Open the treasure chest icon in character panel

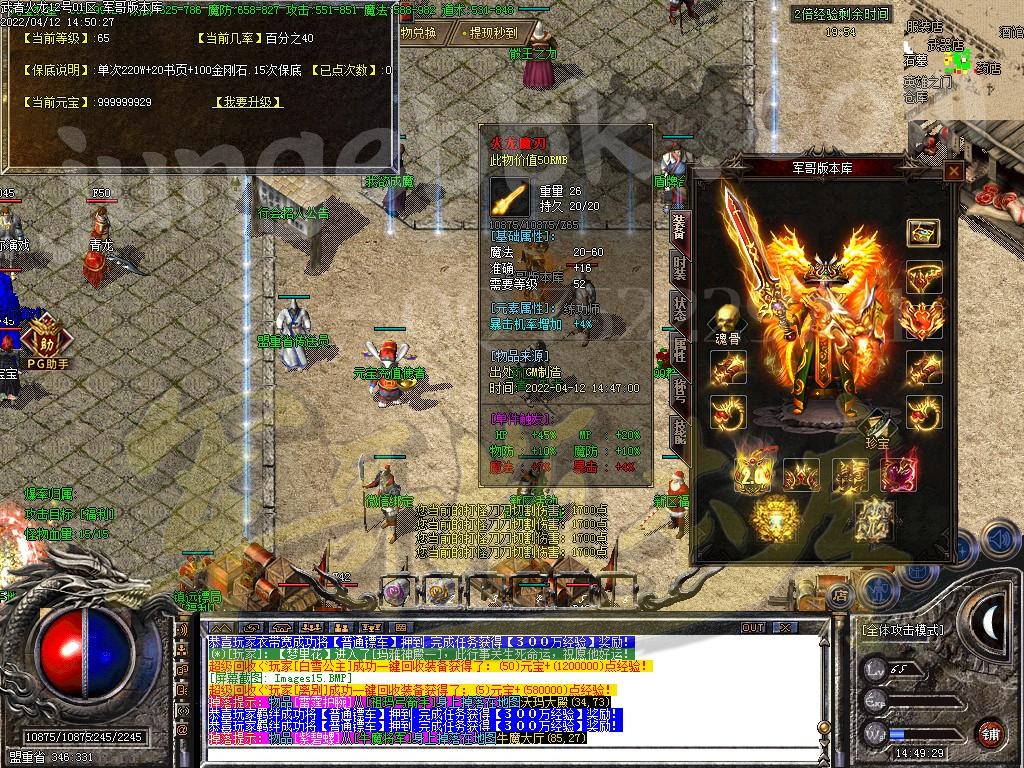point(923,232)
